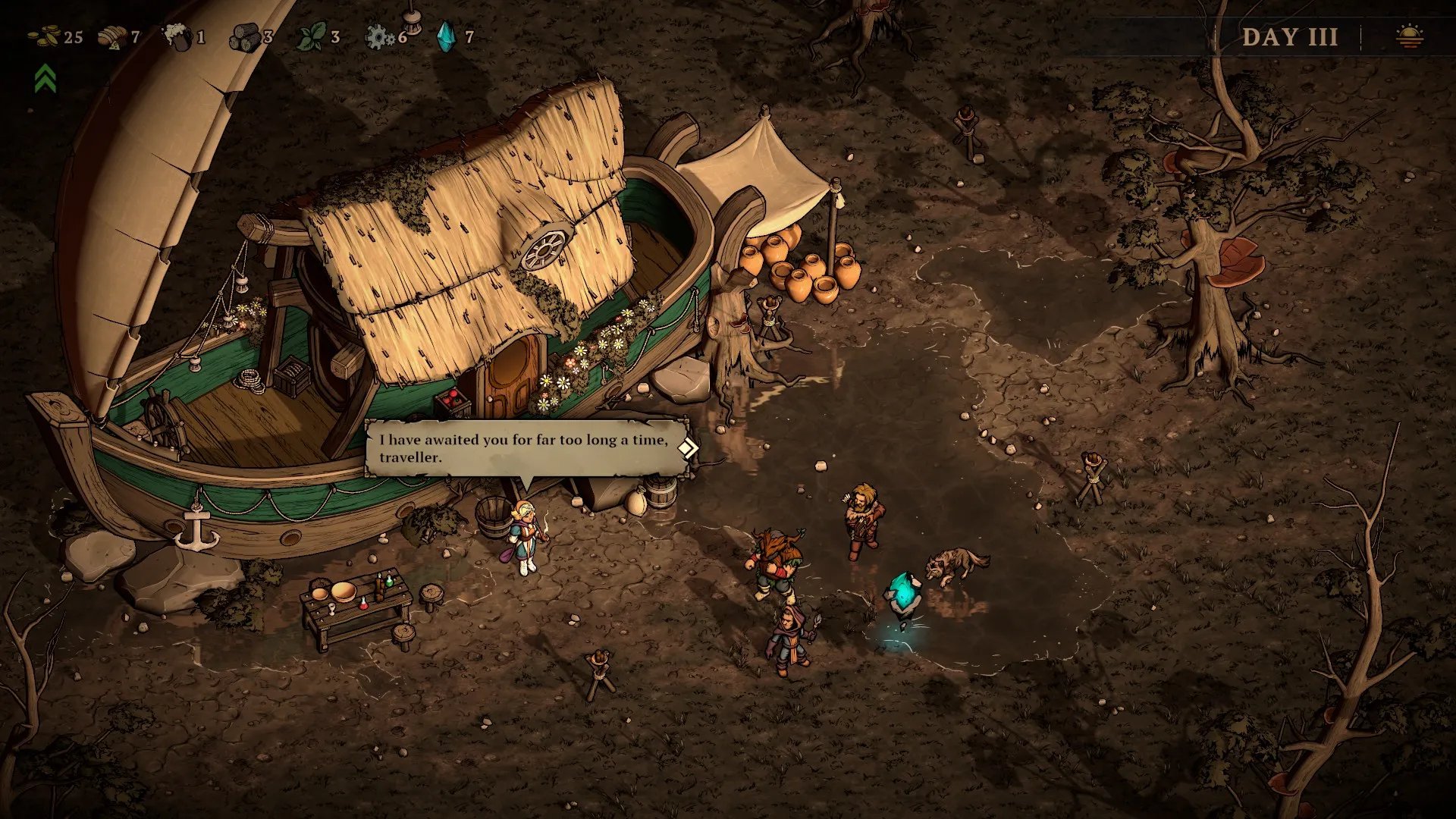Open the green level-up chevron icon
Viewport: 1456px width, 819px height.
45,78
